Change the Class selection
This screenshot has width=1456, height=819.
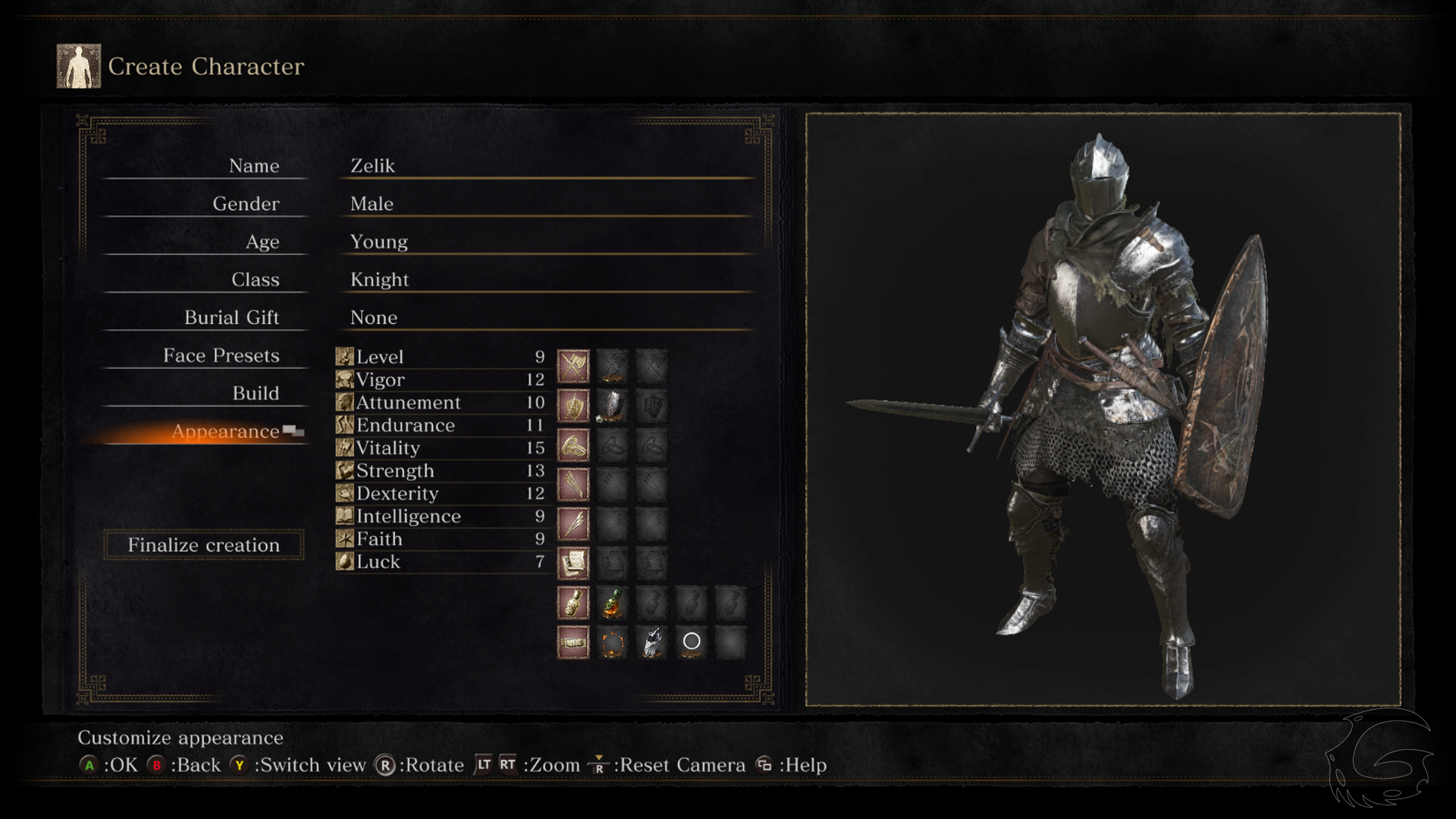(x=255, y=280)
